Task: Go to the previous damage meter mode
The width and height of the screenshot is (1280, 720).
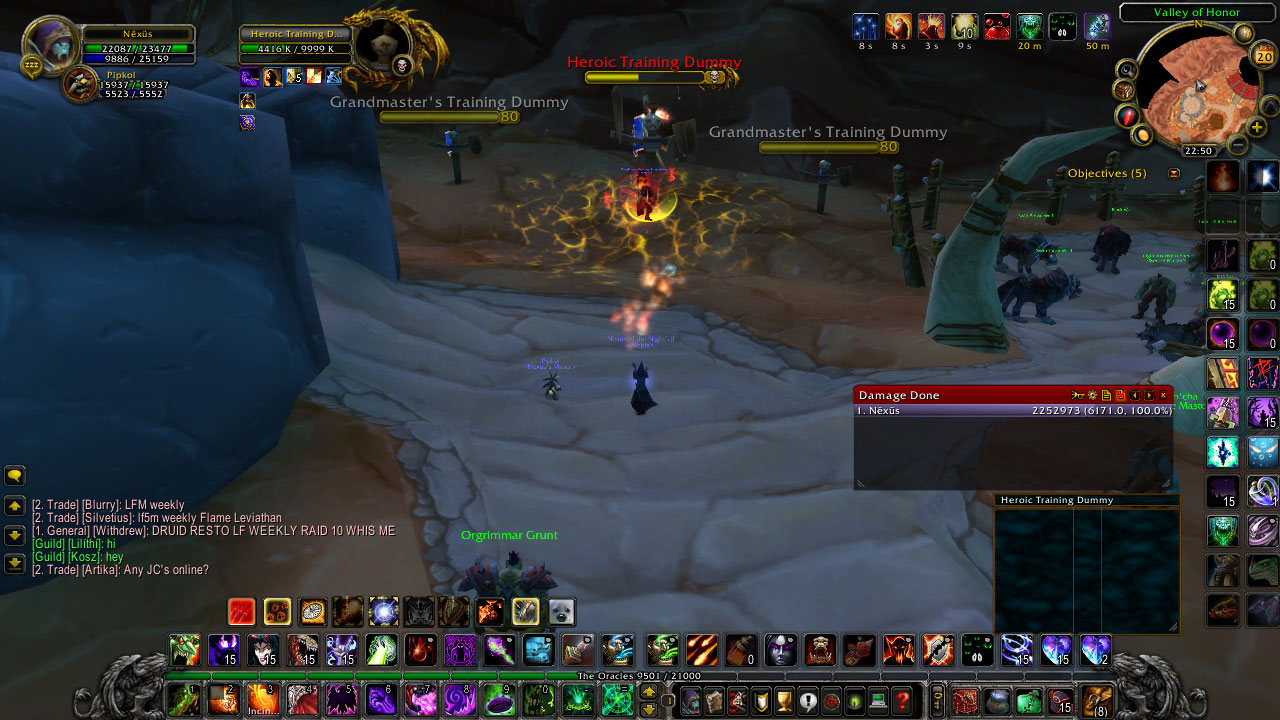Action: [1135, 395]
